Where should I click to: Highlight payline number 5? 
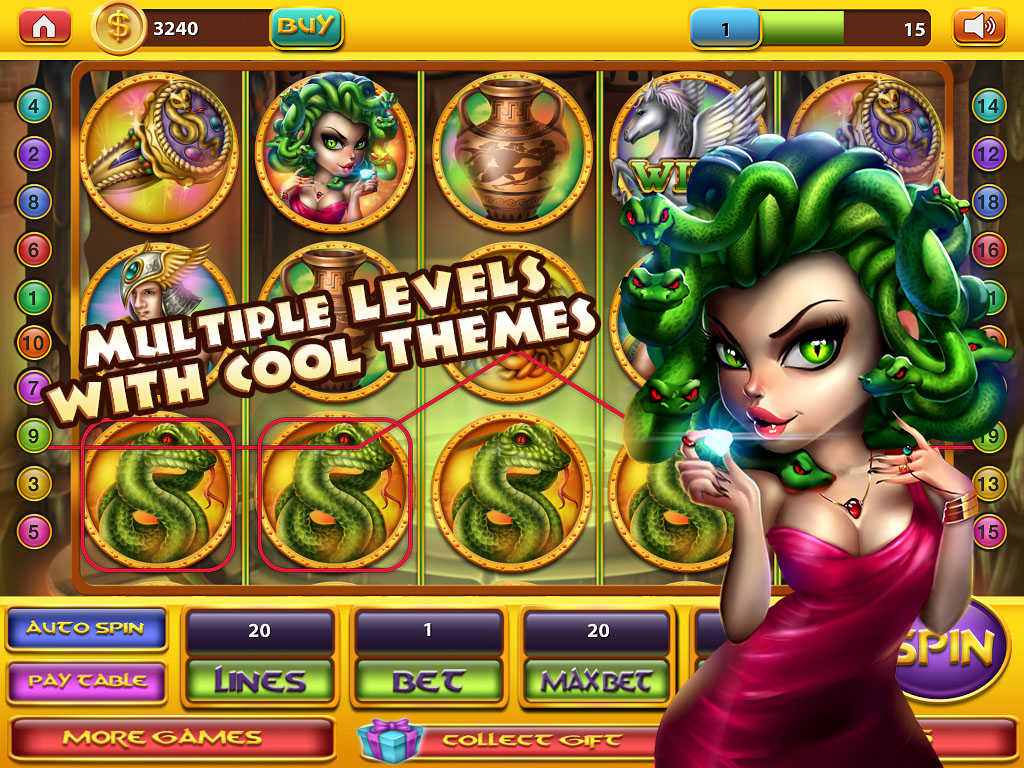tap(34, 531)
